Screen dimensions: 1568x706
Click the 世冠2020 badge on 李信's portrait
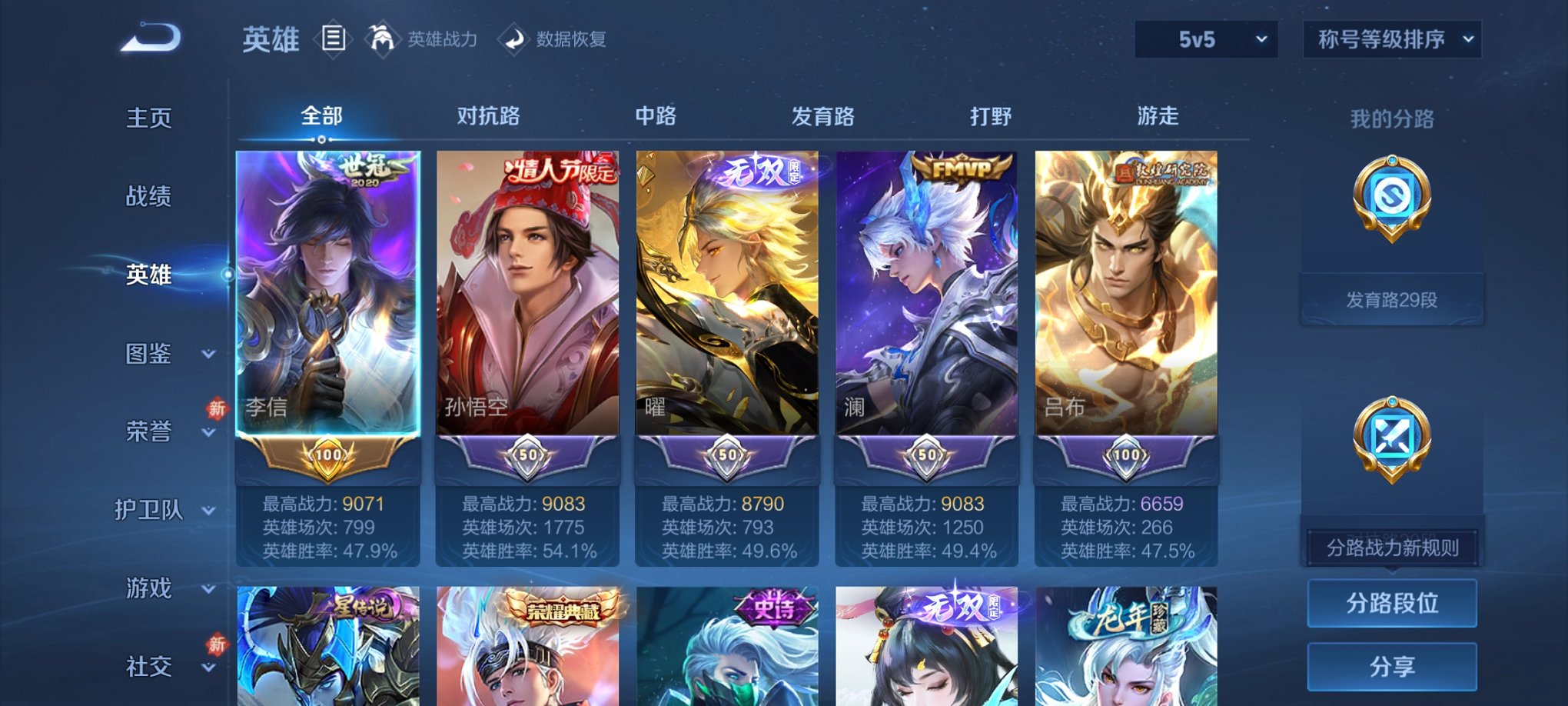366,171
